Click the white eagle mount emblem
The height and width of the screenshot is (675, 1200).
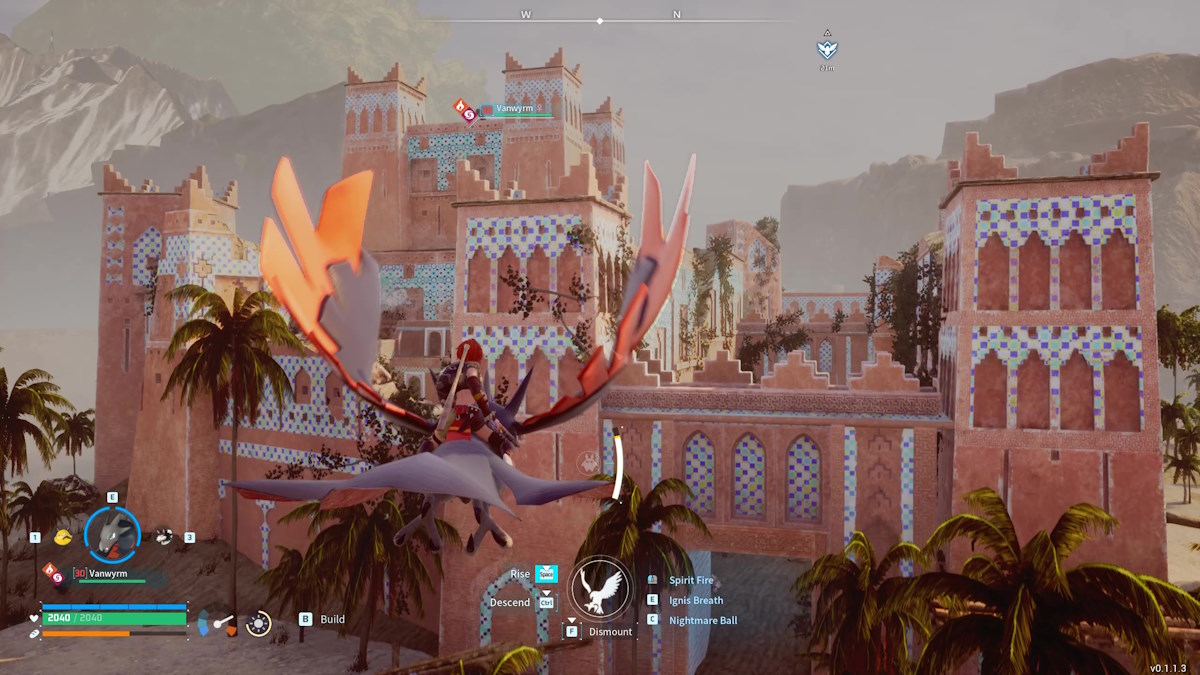[x=600, y=587]
